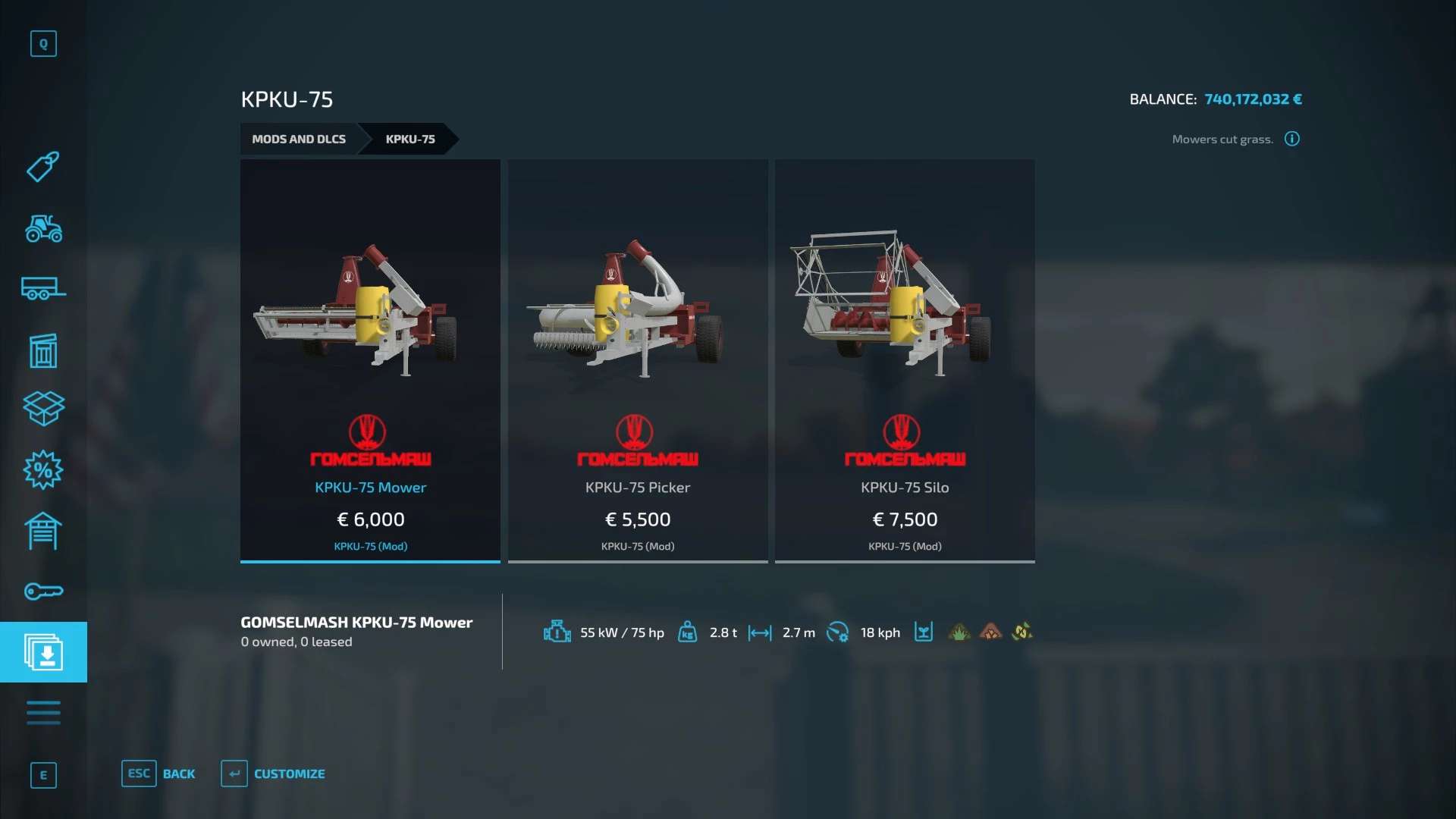Open the price tag brands category
This screenshot has width=1456, height=819.
[43, 166]
